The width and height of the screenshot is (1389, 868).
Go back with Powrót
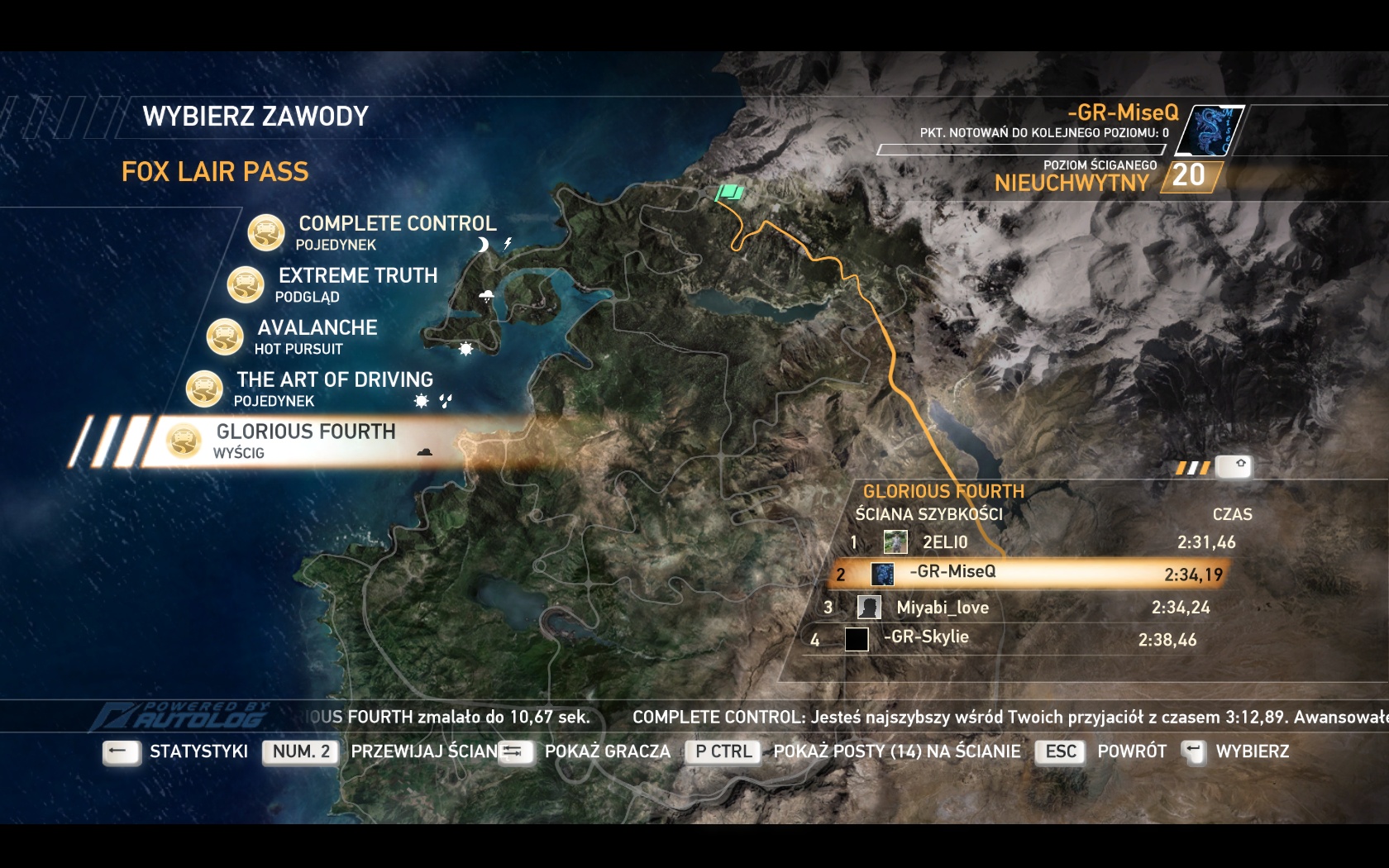[x=1131, y=751]
